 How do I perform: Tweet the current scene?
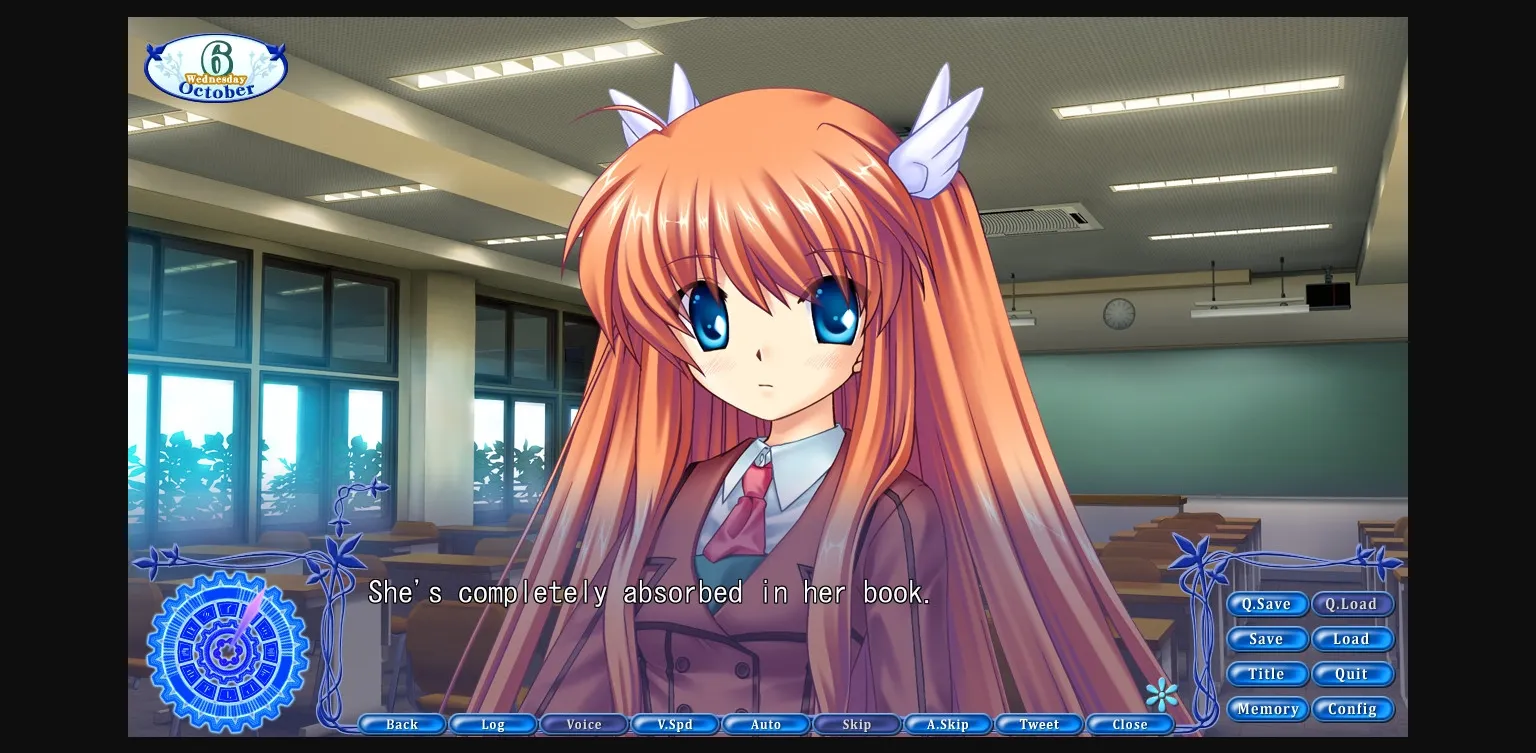1039,724
